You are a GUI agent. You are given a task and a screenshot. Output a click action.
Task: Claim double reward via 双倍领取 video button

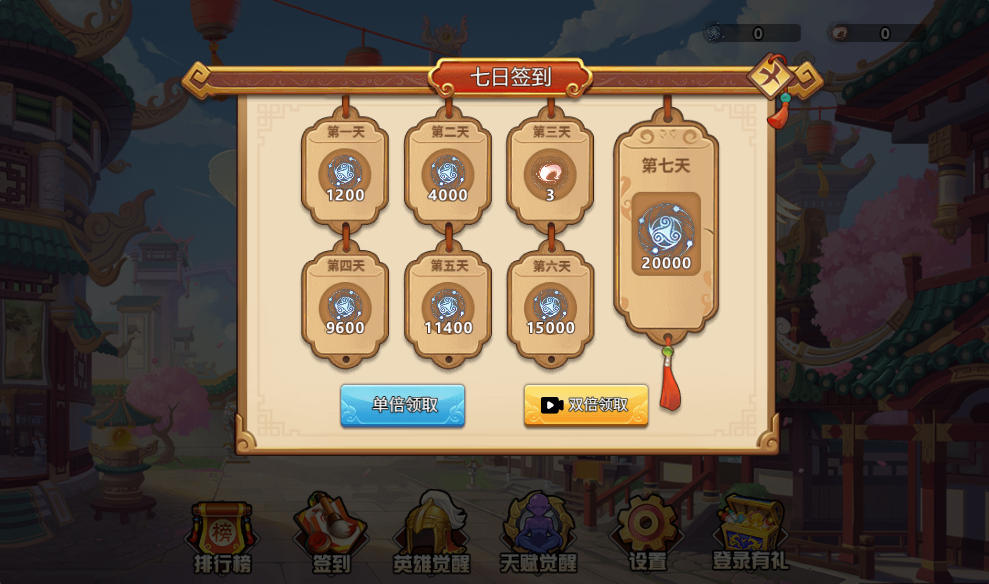(586, 405)
